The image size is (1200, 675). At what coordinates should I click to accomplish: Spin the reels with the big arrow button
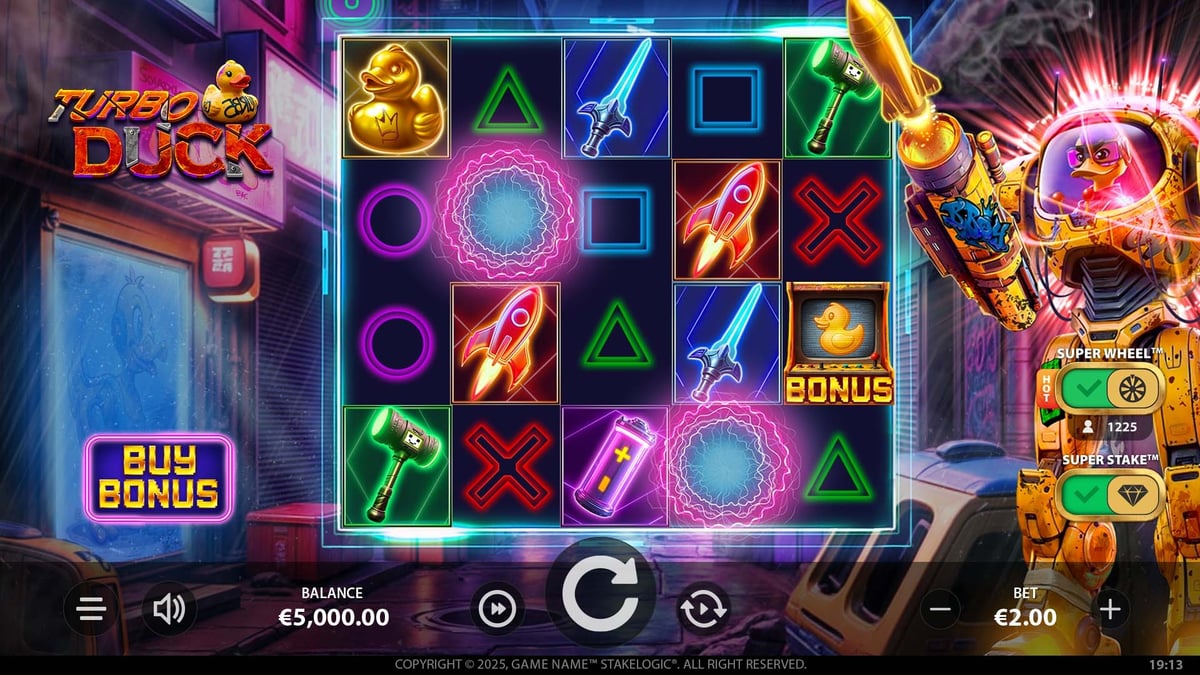(599, 598)
